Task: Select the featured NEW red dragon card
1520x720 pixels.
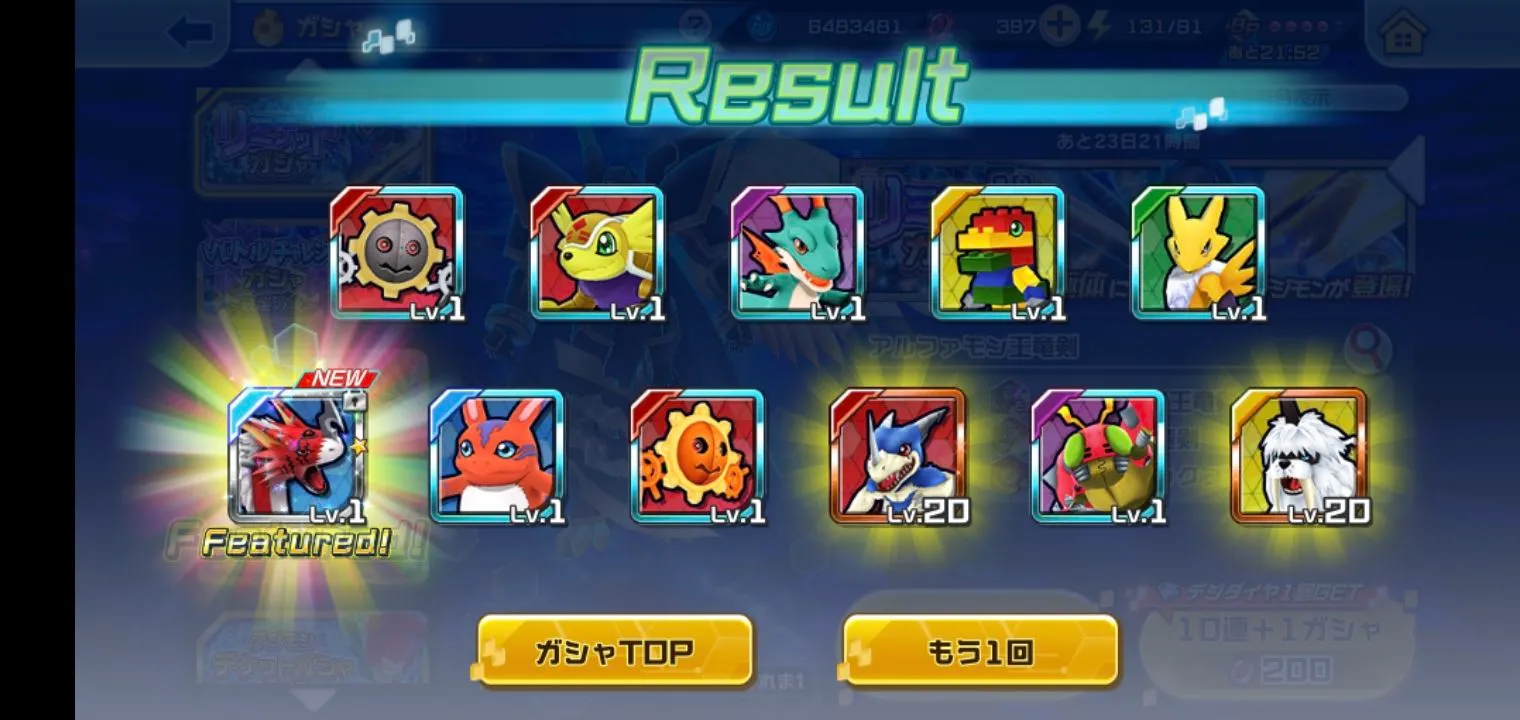Action: 297,455
